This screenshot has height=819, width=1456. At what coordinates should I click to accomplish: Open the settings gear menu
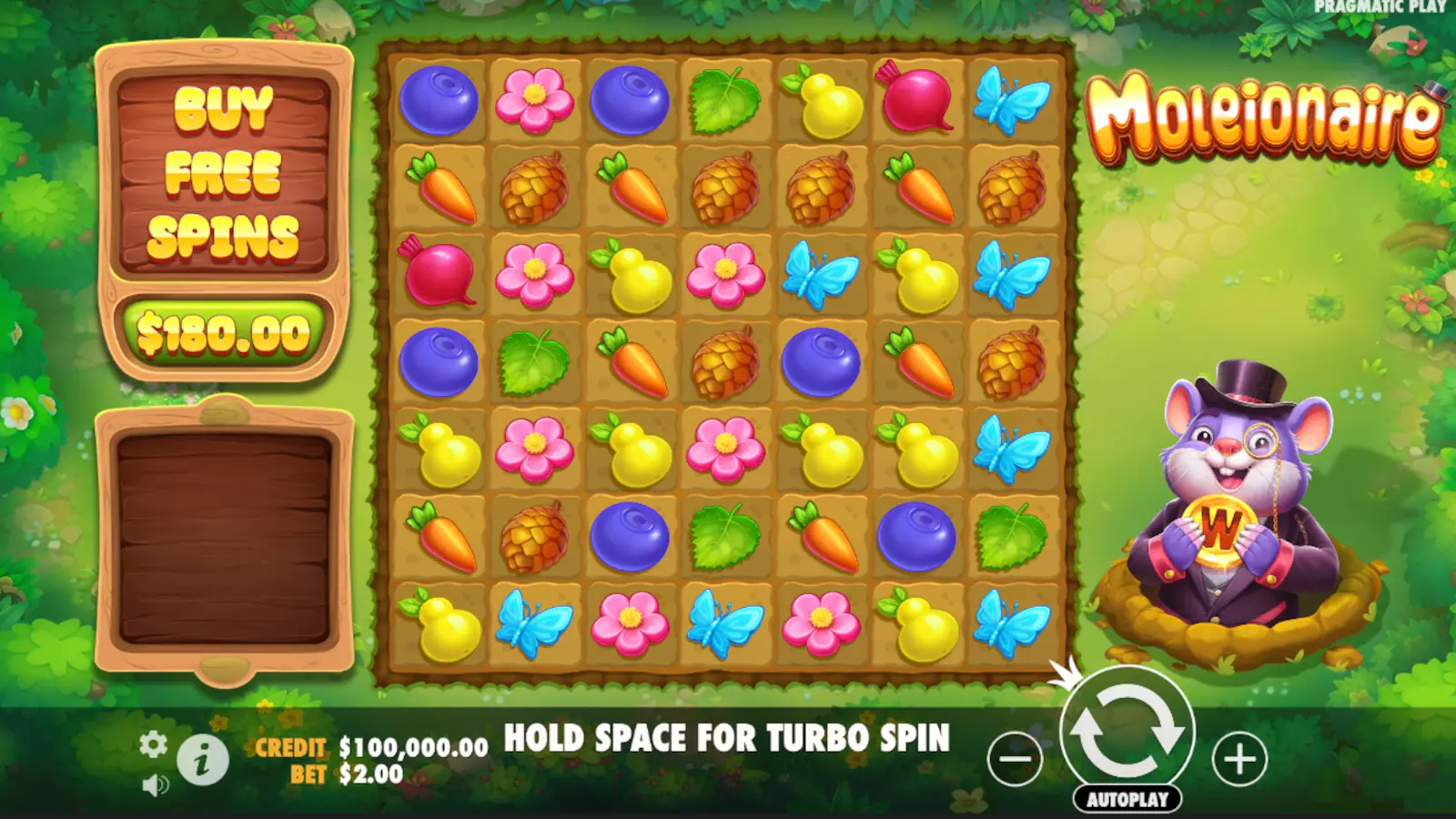click(155, 744)
